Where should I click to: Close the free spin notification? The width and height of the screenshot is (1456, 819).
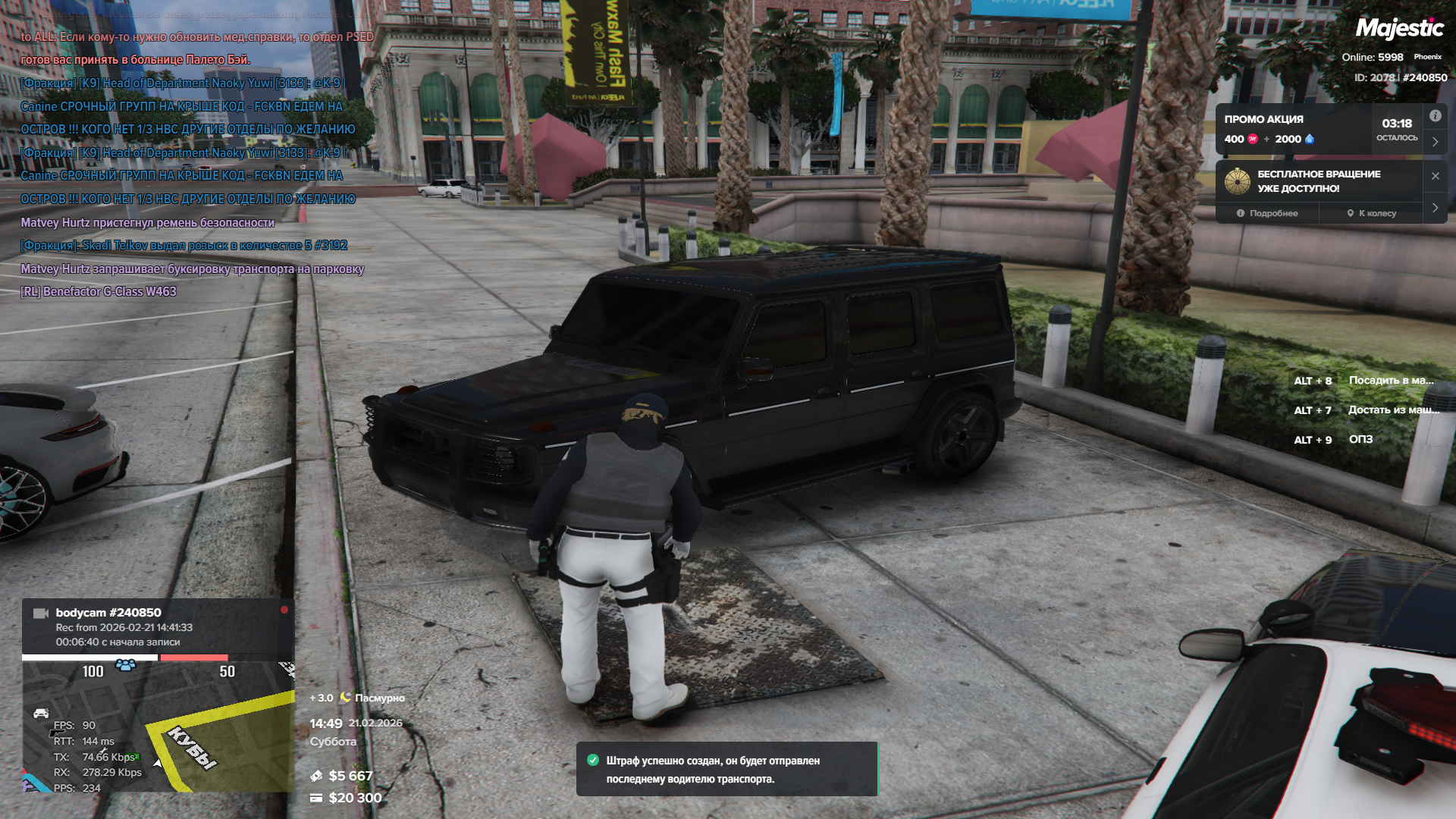[1435, 176]
